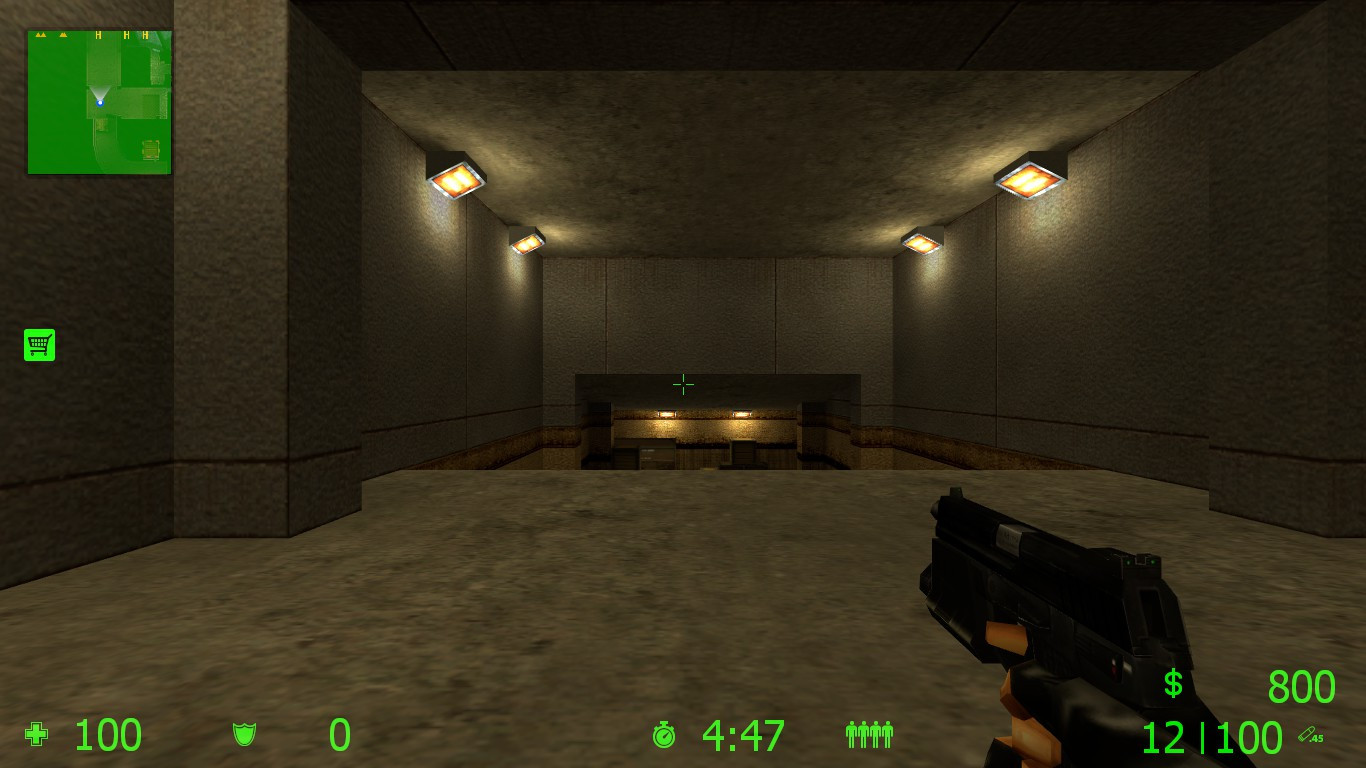Click the shopping cart buy zone icon

click(39, 344)
